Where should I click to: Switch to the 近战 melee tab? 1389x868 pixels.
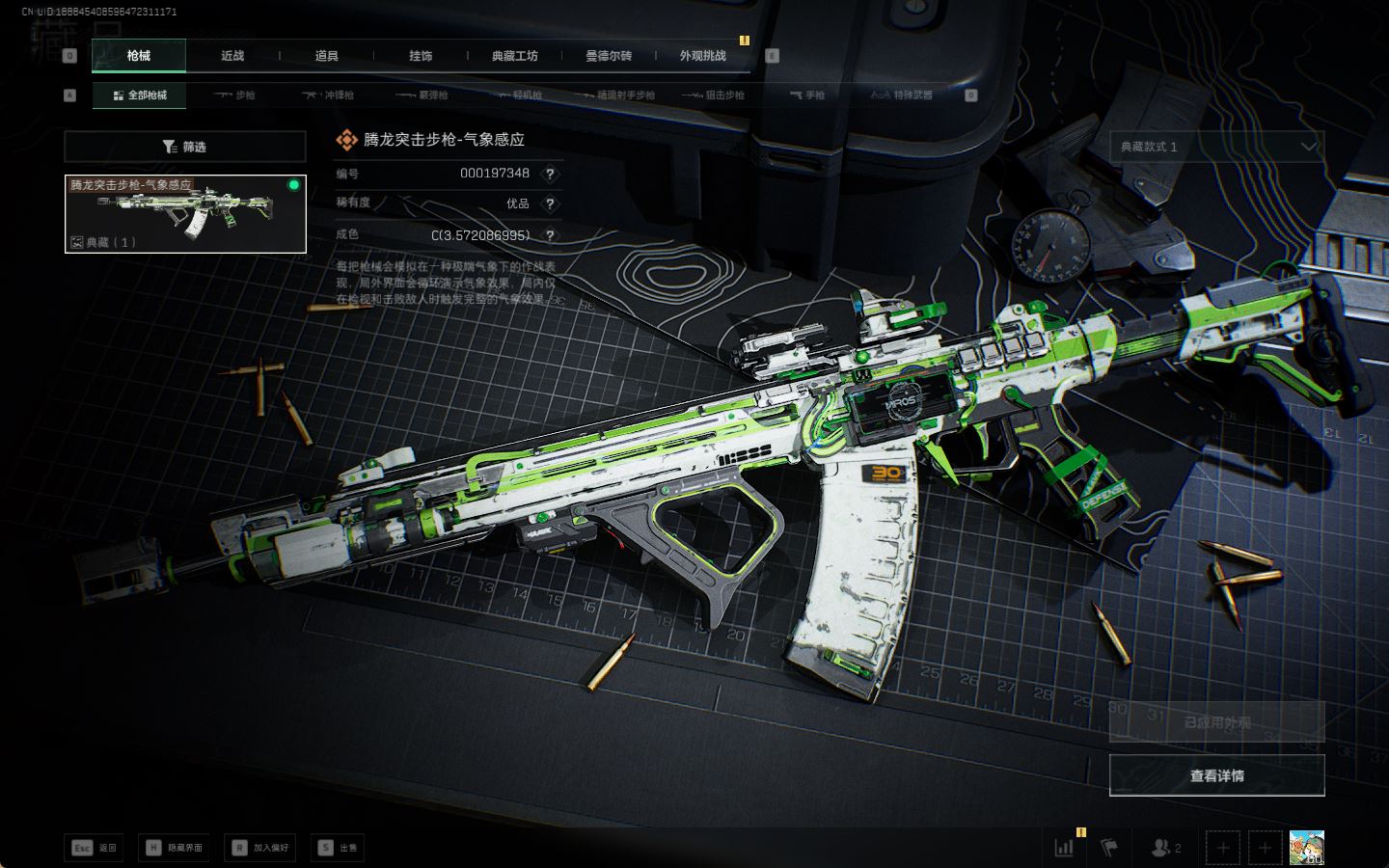232,56
